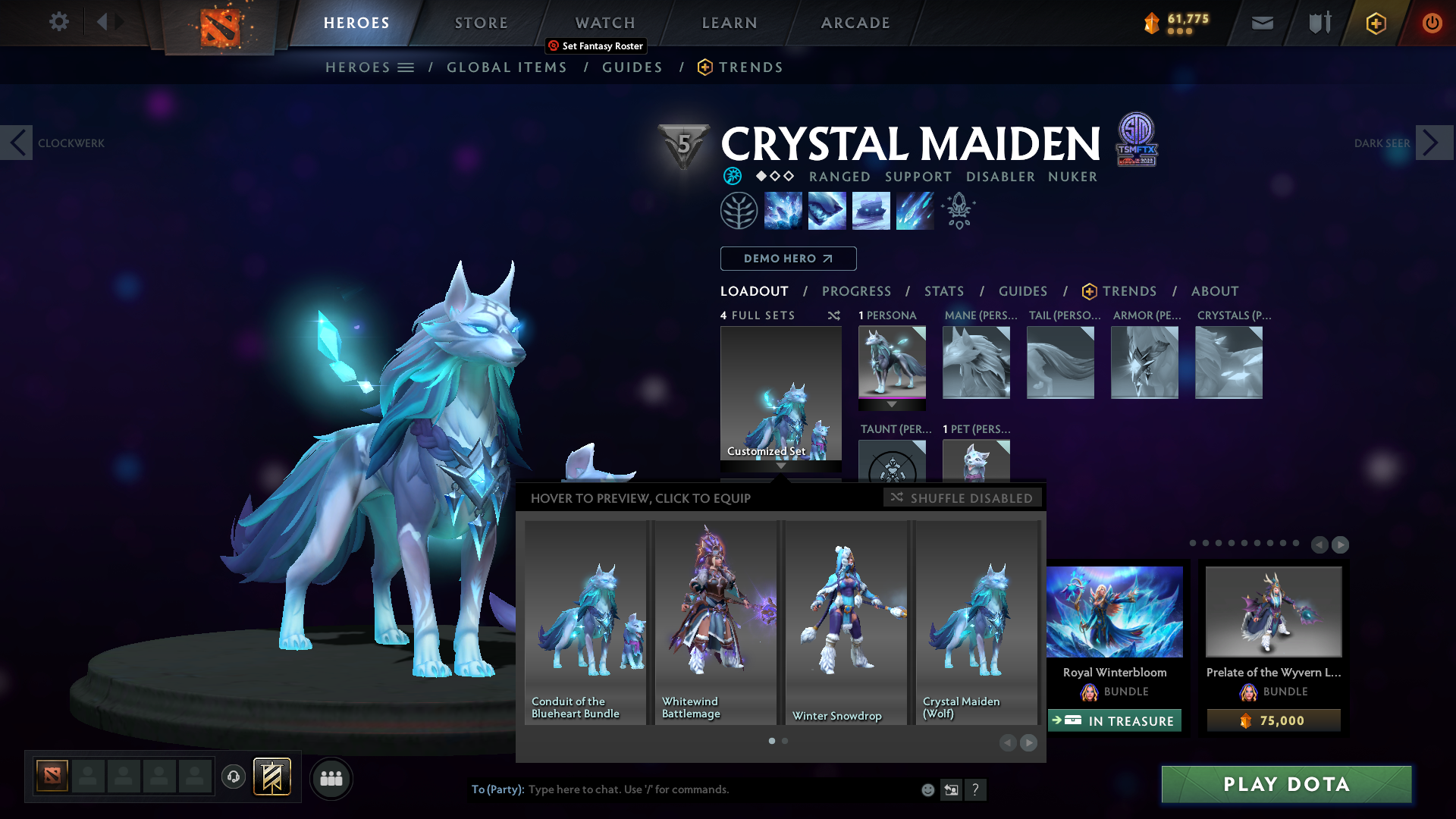Open the Global Items menu item
The image size is (1456, 819).
coord(507,67)
